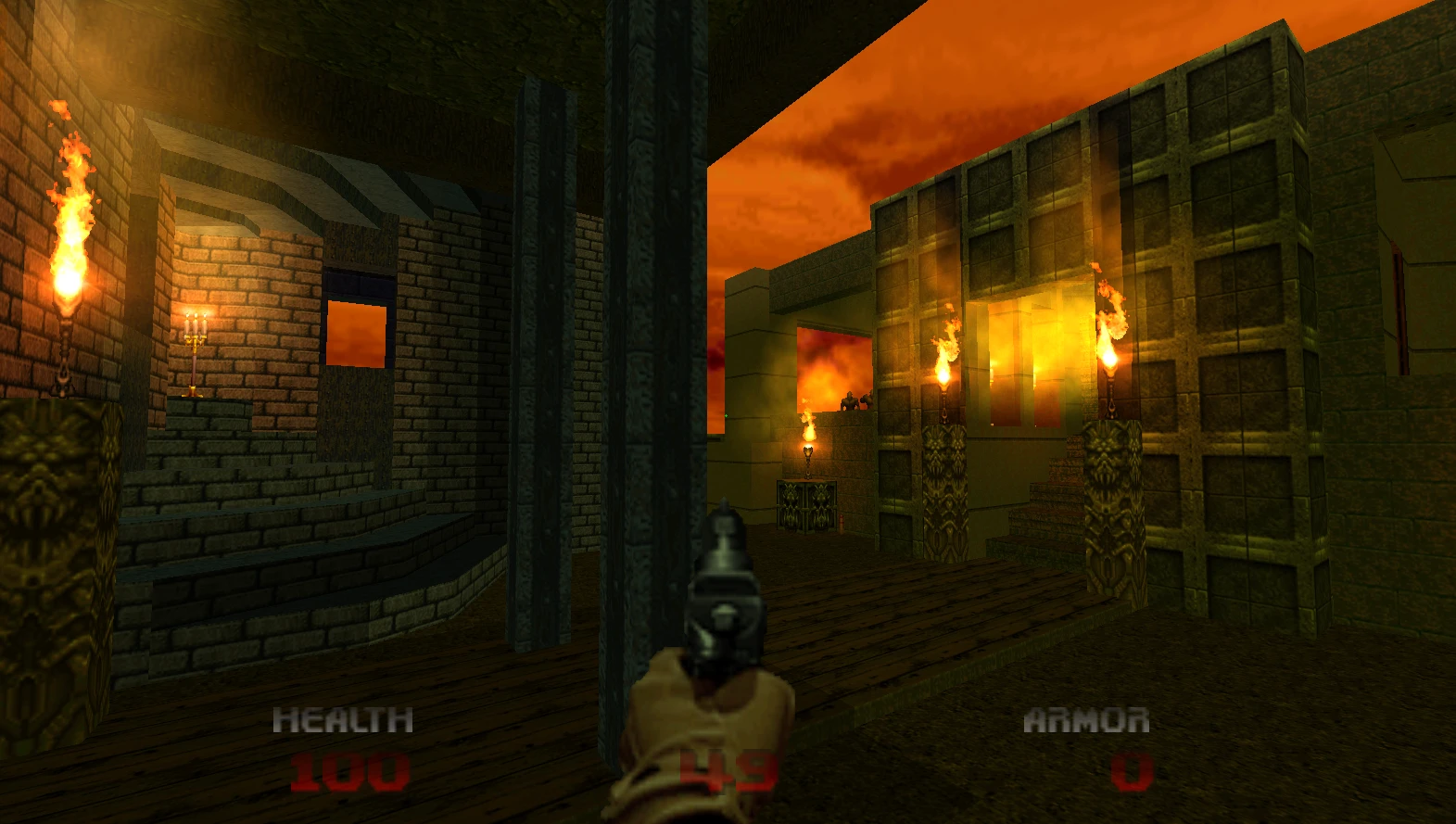Click the ARMOR label in the HUD
Image resolution: width=1456 pixels, height=824 pixels.
[1087, 718]
